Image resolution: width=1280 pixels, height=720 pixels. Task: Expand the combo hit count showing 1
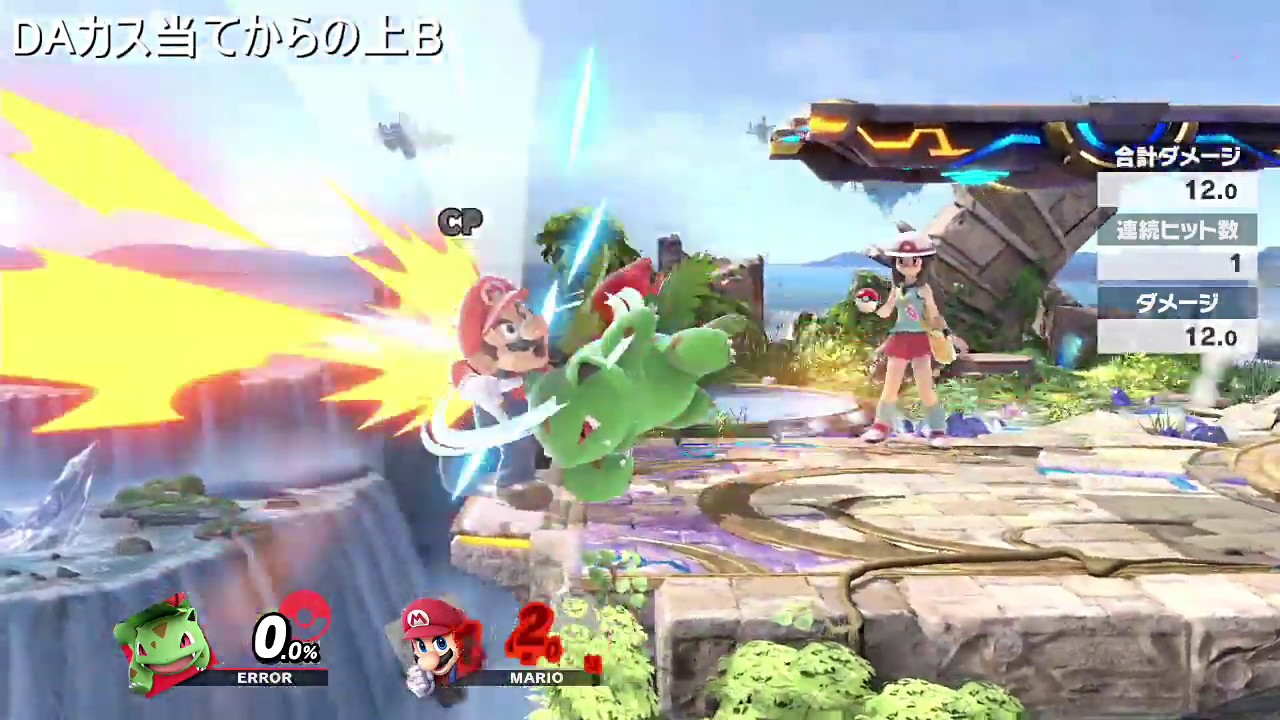[1236, 264]
